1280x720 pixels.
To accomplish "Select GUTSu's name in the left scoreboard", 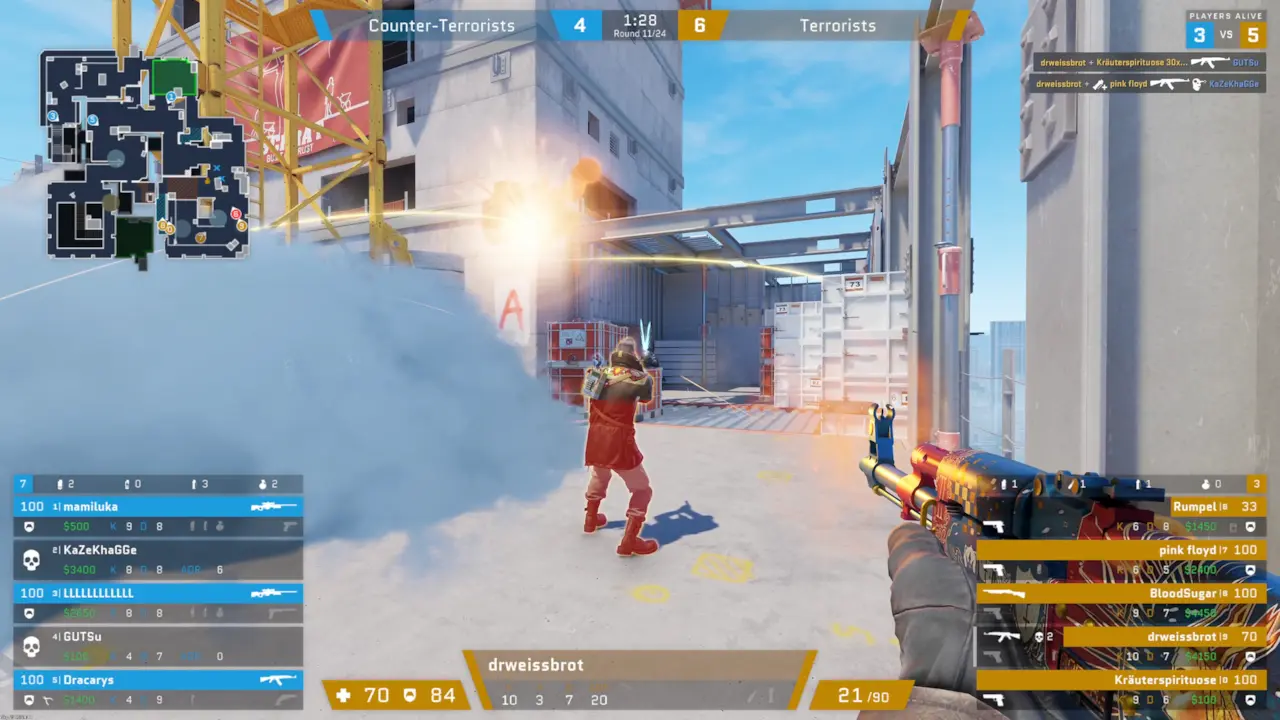I will pos(80,636).
